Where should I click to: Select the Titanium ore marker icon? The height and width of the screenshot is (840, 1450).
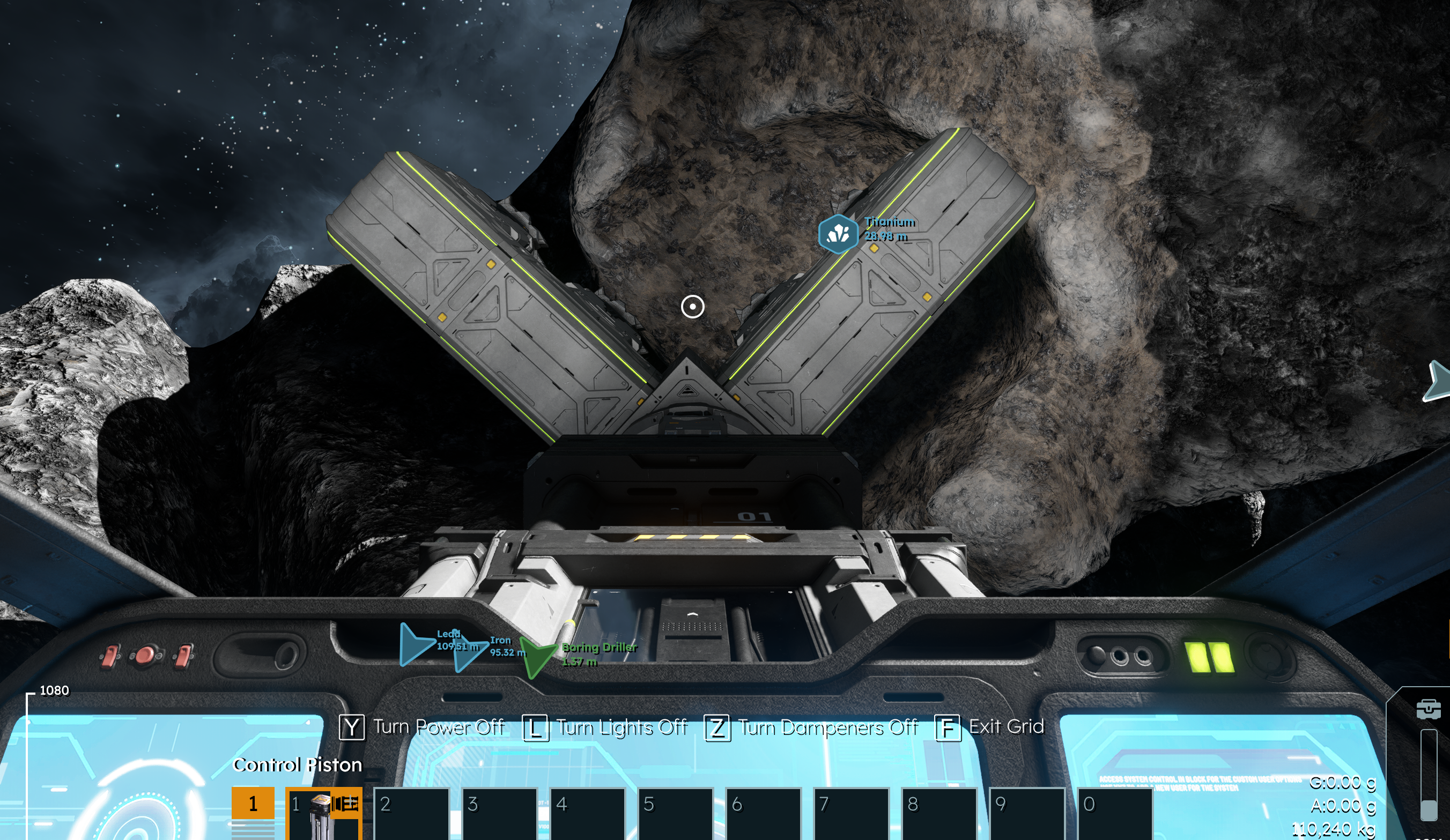pyautogui.click(x=838, y=234)
